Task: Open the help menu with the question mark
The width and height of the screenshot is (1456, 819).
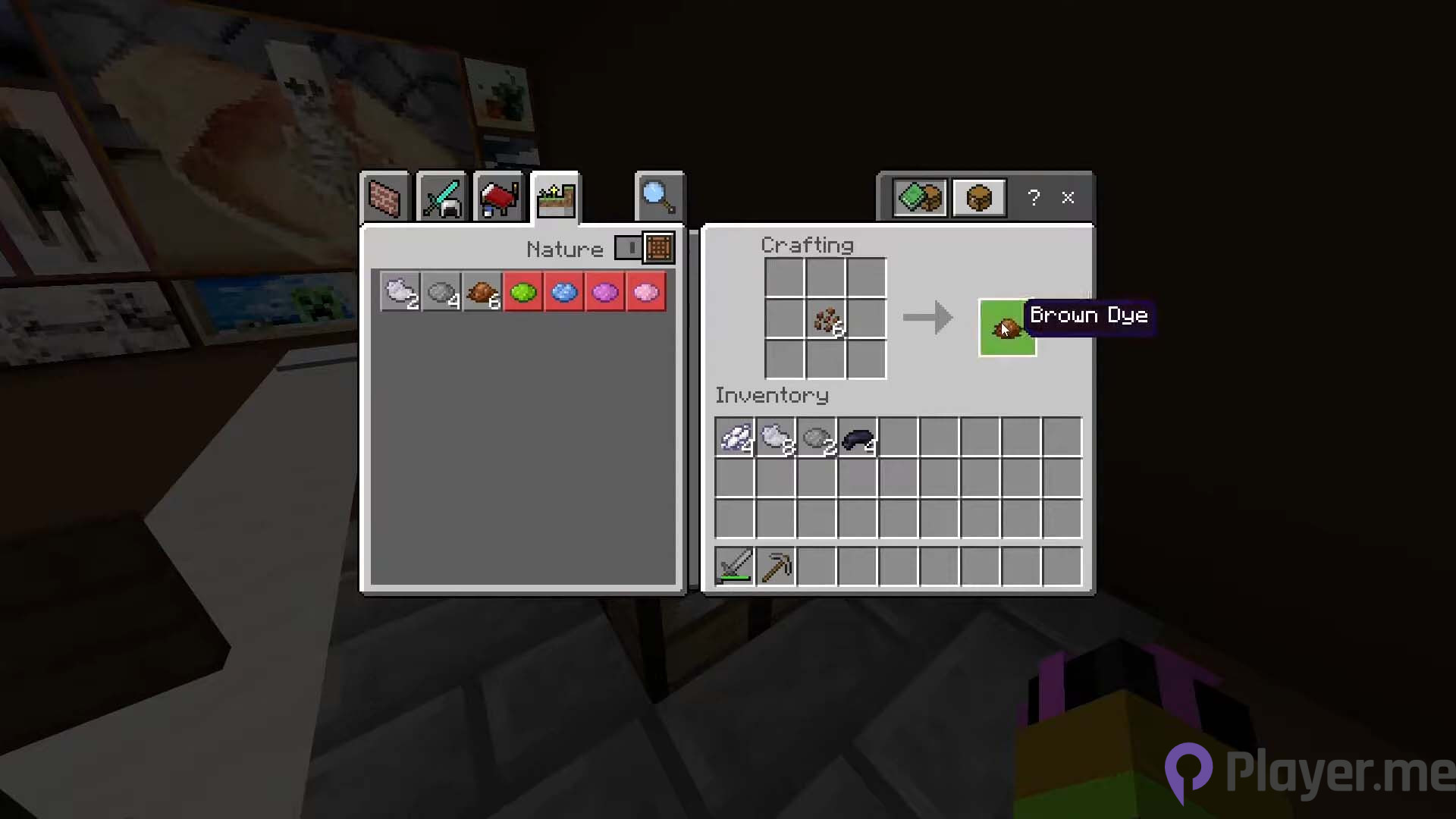Action: 1033,197
